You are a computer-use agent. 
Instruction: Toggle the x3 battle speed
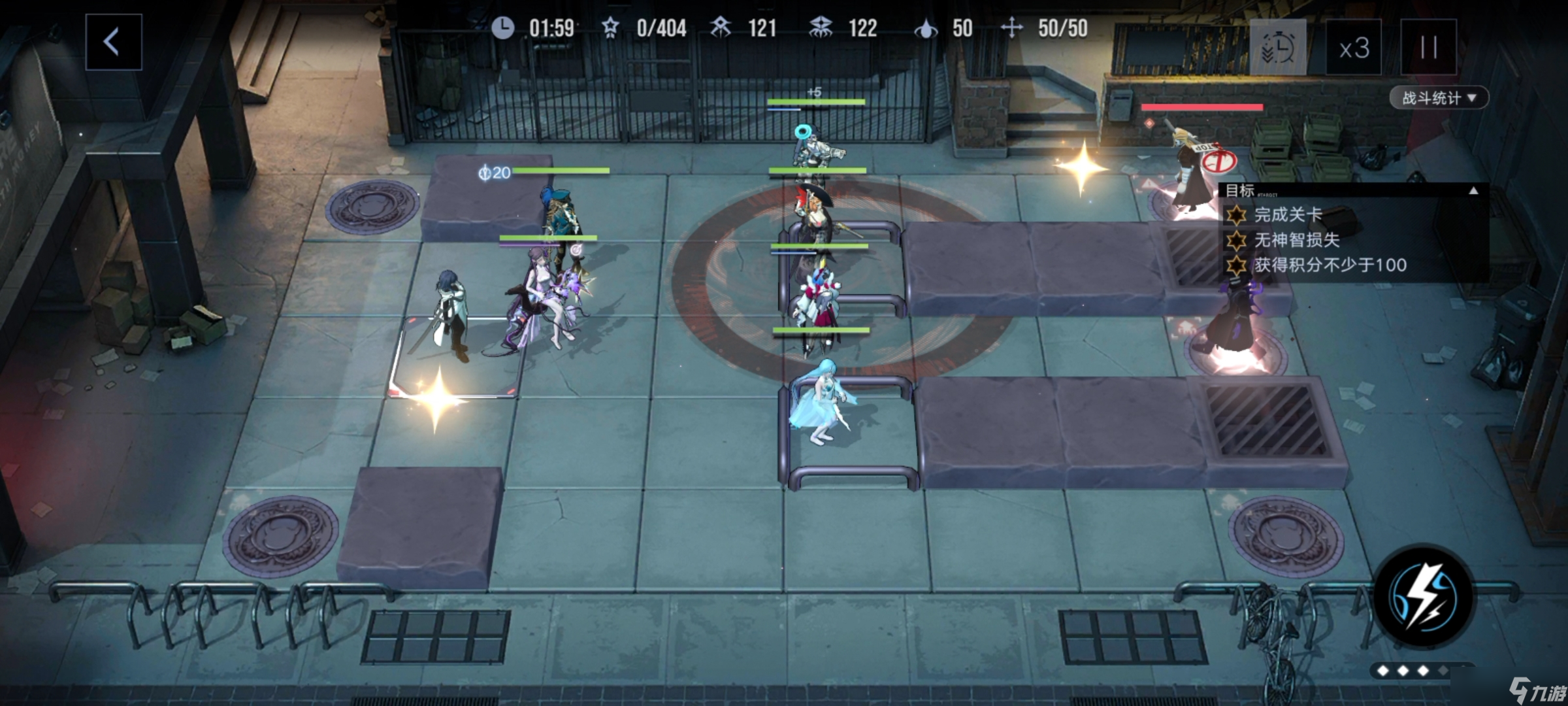pyautogui.click(x=1355, y=47)
